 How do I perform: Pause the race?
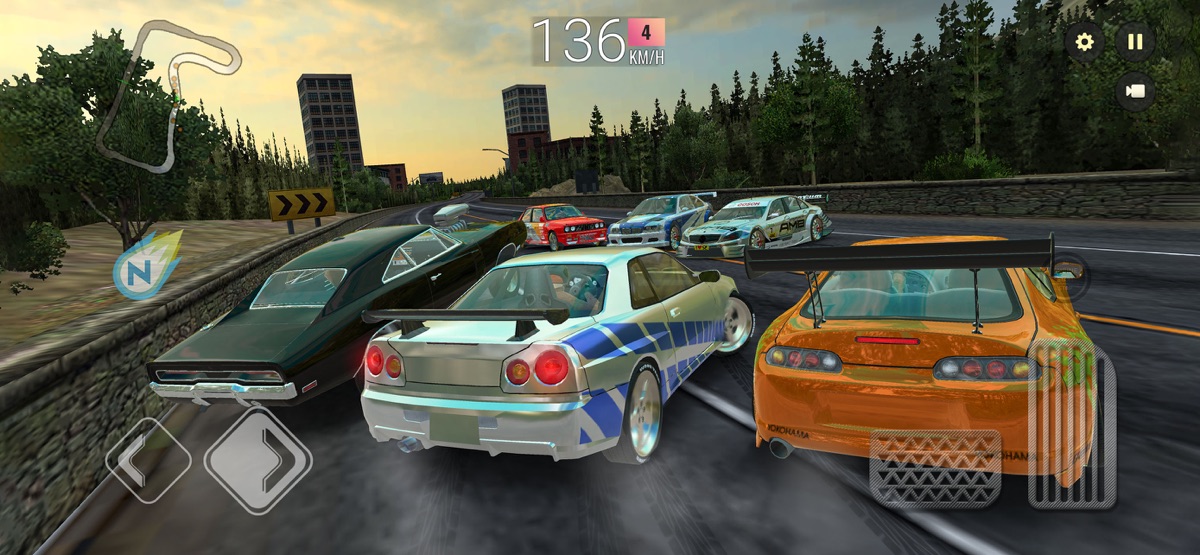coord(1135,42)
